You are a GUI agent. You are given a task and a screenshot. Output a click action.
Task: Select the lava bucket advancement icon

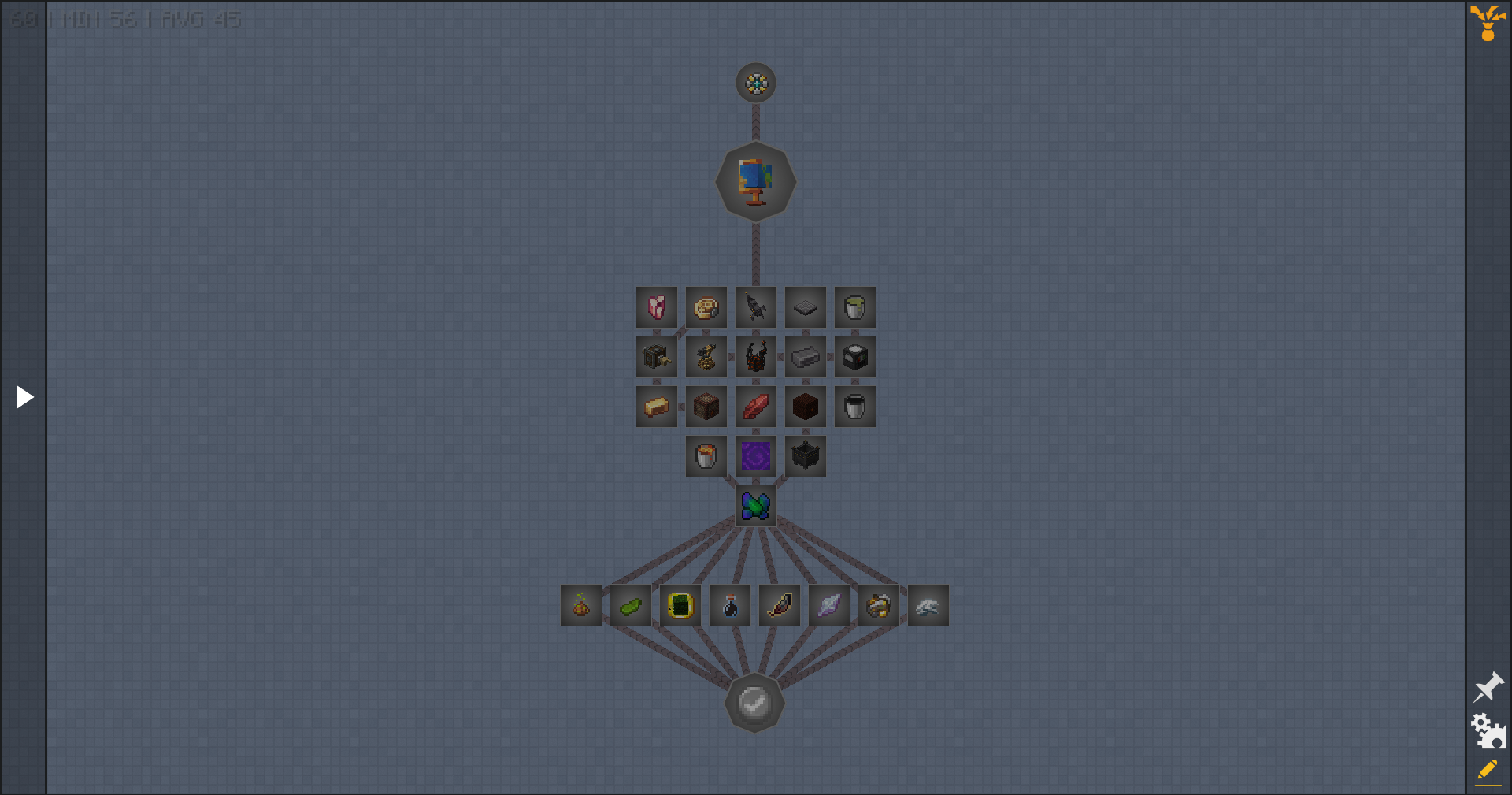click(706, 456)
